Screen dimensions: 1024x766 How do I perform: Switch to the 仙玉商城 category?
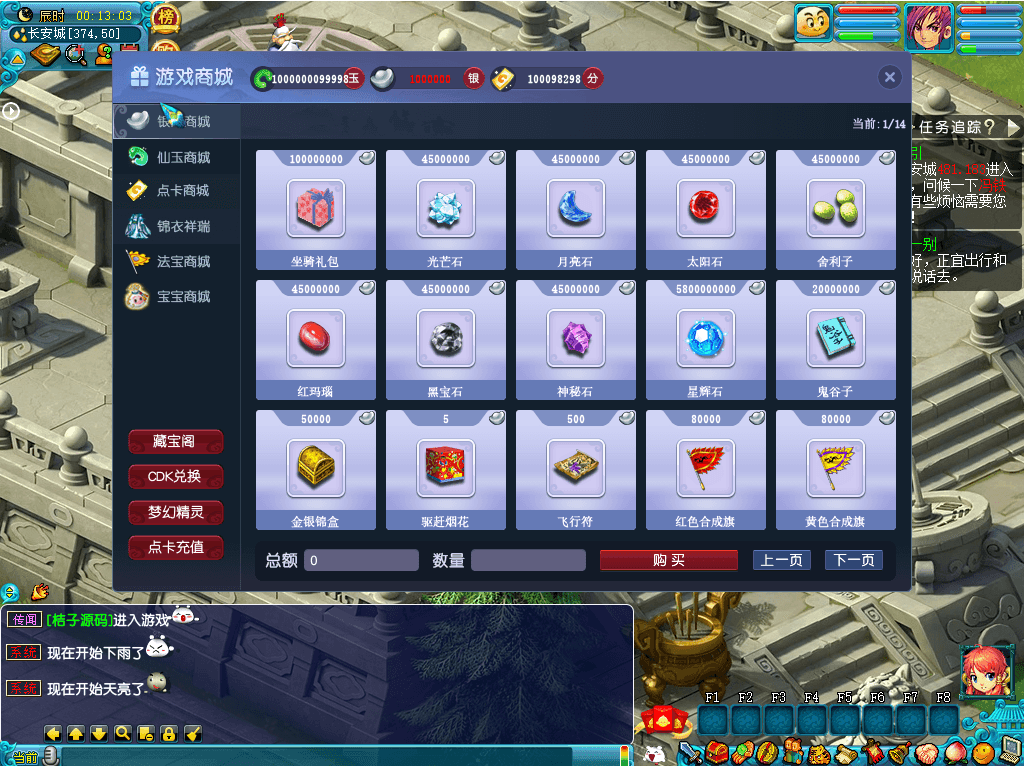(182, 157)
